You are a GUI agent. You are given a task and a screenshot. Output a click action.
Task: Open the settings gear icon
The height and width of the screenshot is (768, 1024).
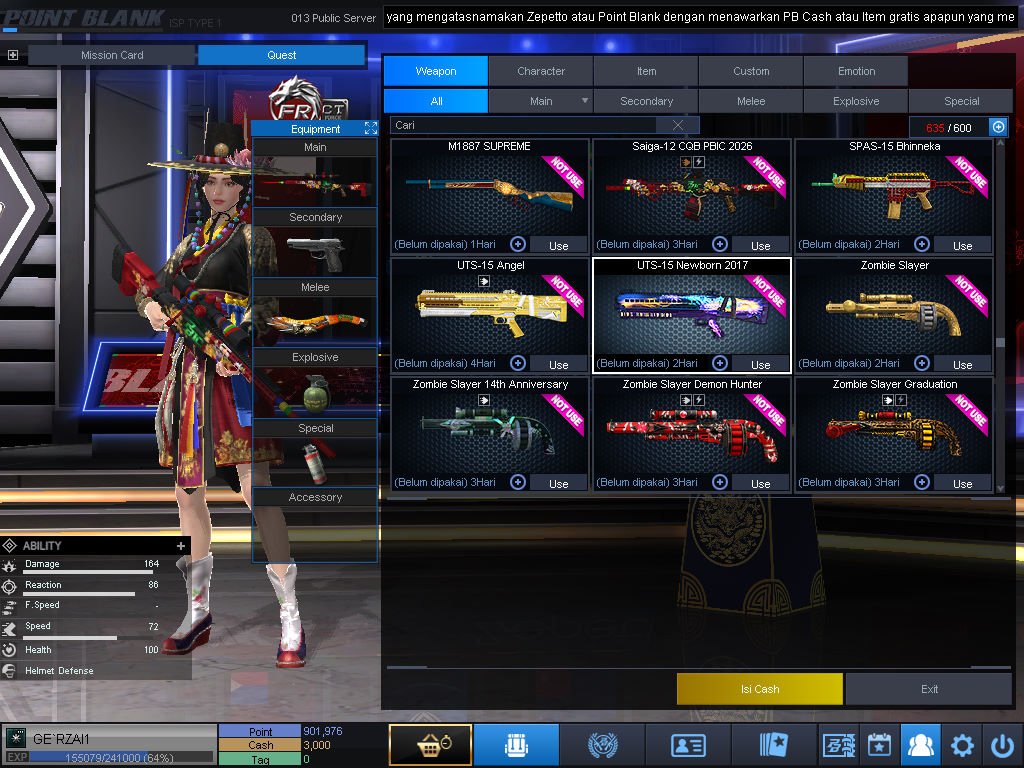(x=962, y=745)
